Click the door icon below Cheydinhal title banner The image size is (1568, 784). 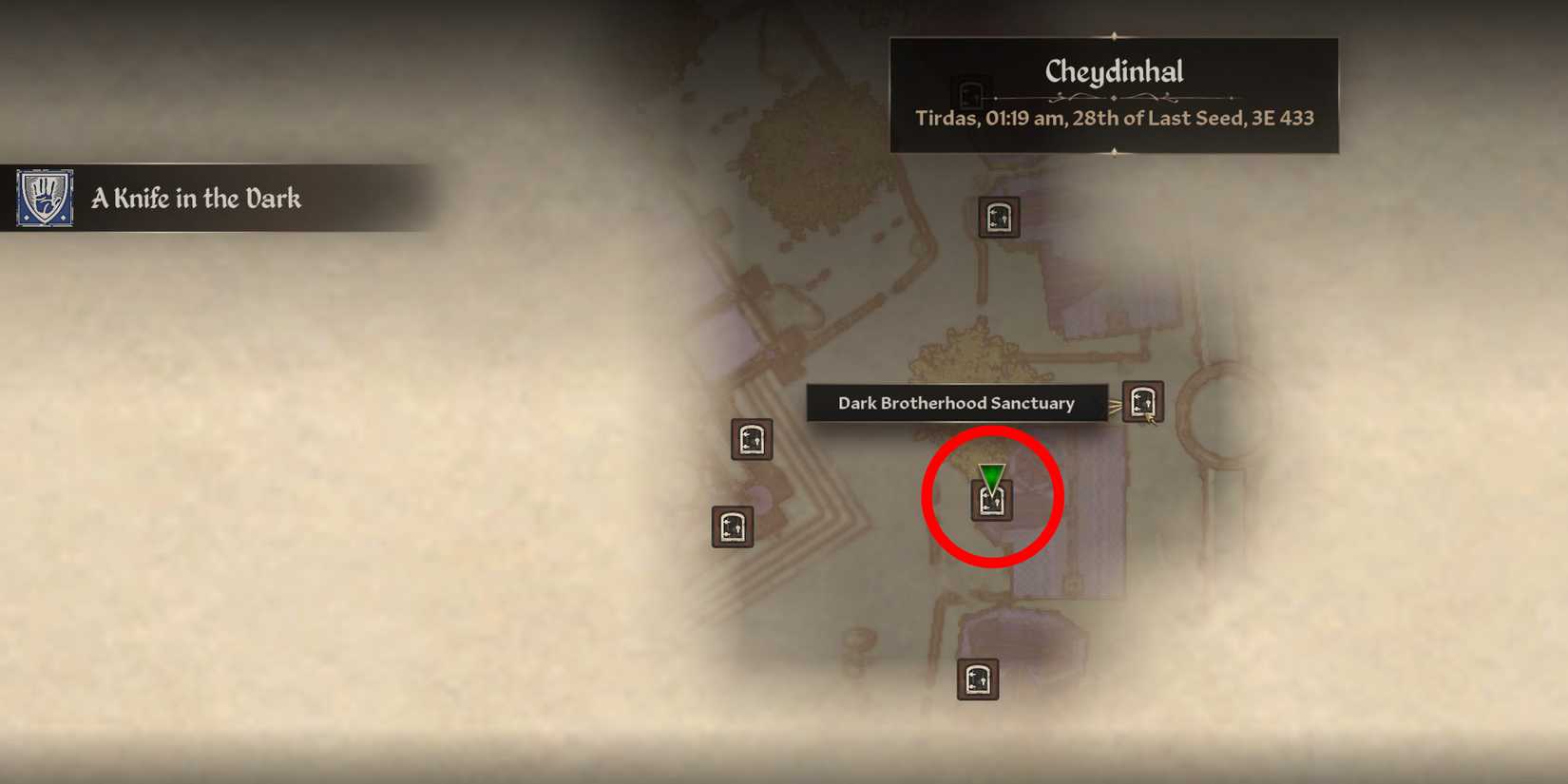[x=998, y=218]
